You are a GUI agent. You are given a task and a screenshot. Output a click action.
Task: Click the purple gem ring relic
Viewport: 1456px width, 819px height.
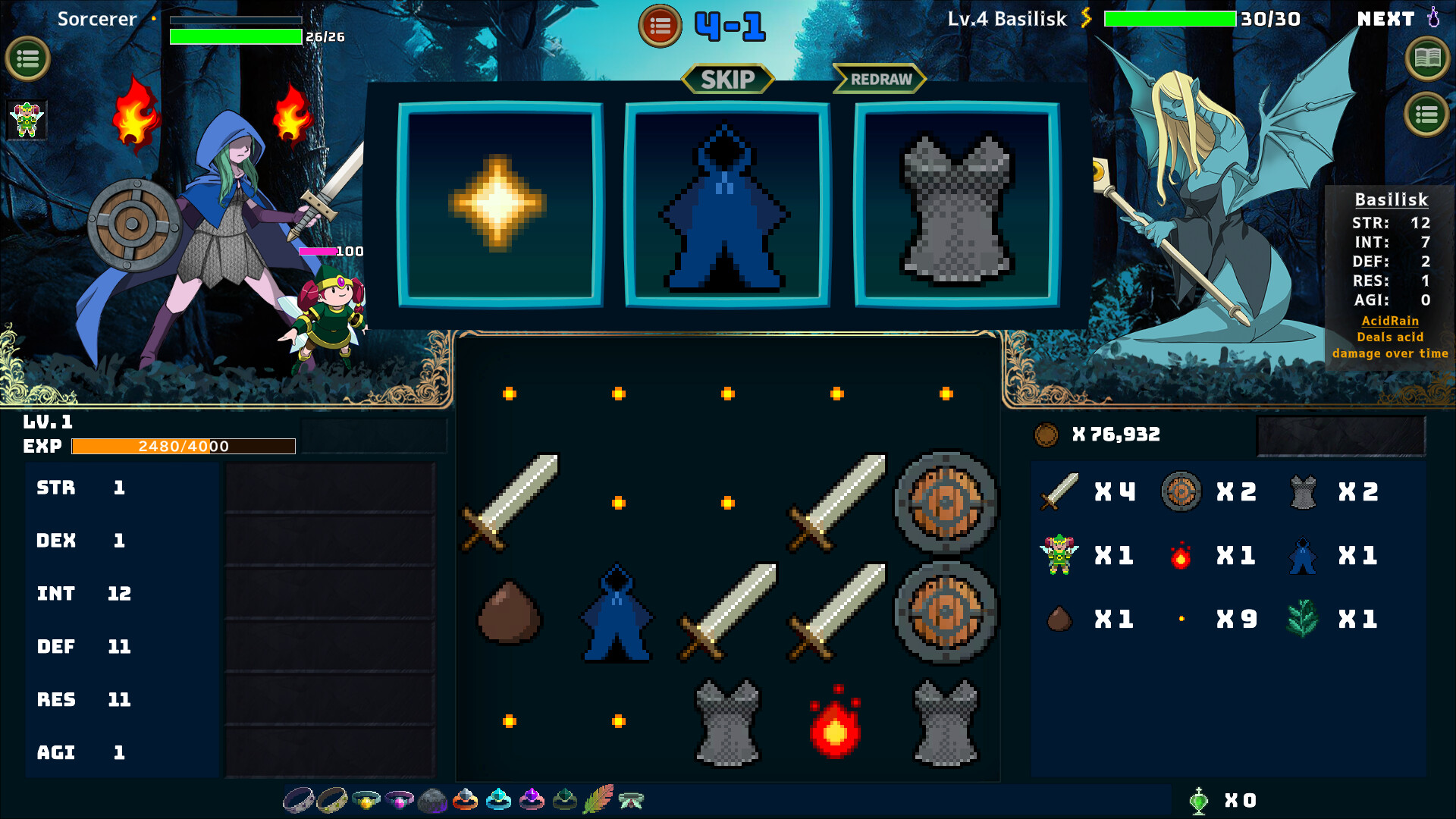coord(532,799)
